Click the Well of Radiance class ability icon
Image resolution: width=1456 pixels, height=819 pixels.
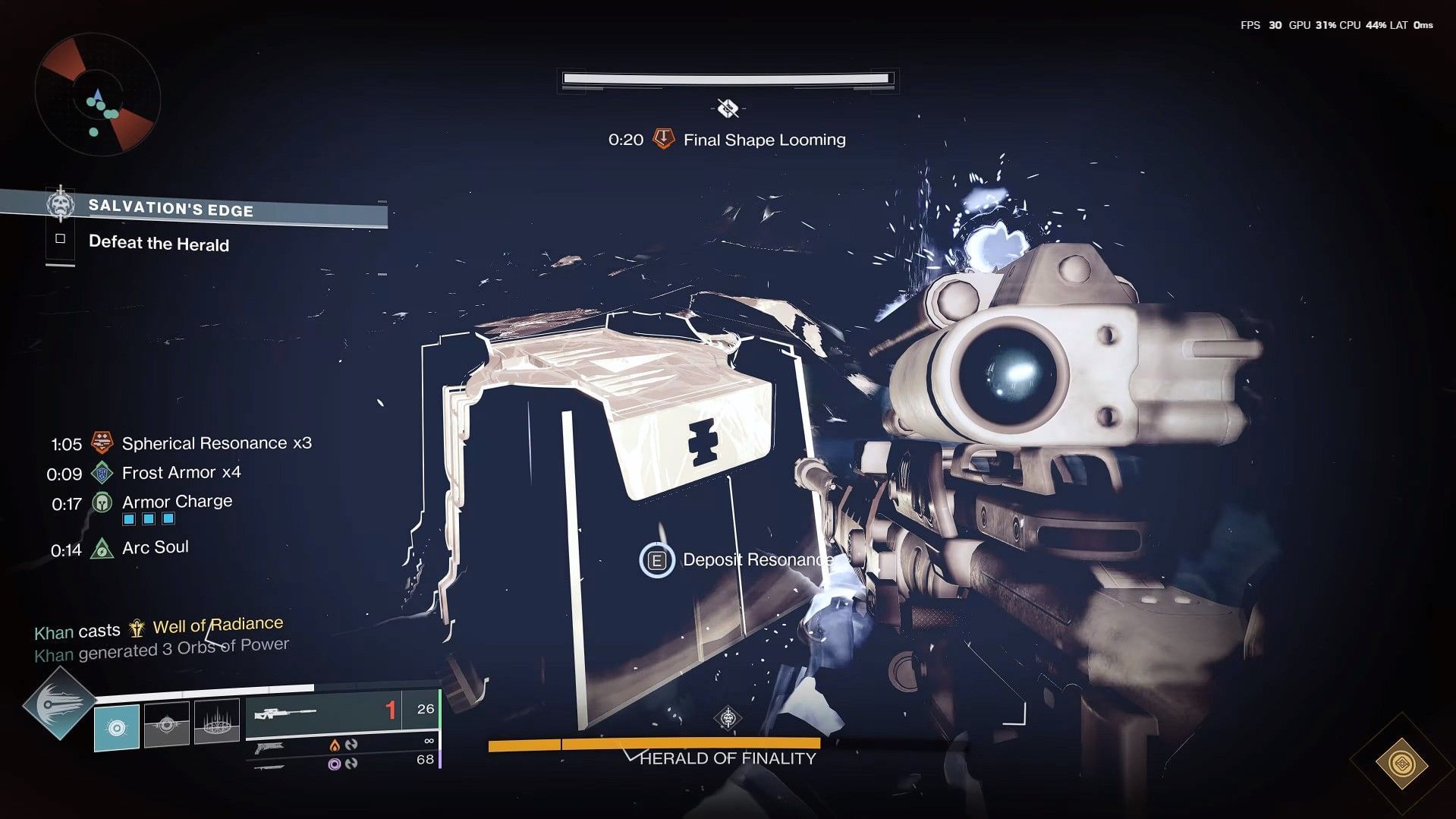click(217, 726)
